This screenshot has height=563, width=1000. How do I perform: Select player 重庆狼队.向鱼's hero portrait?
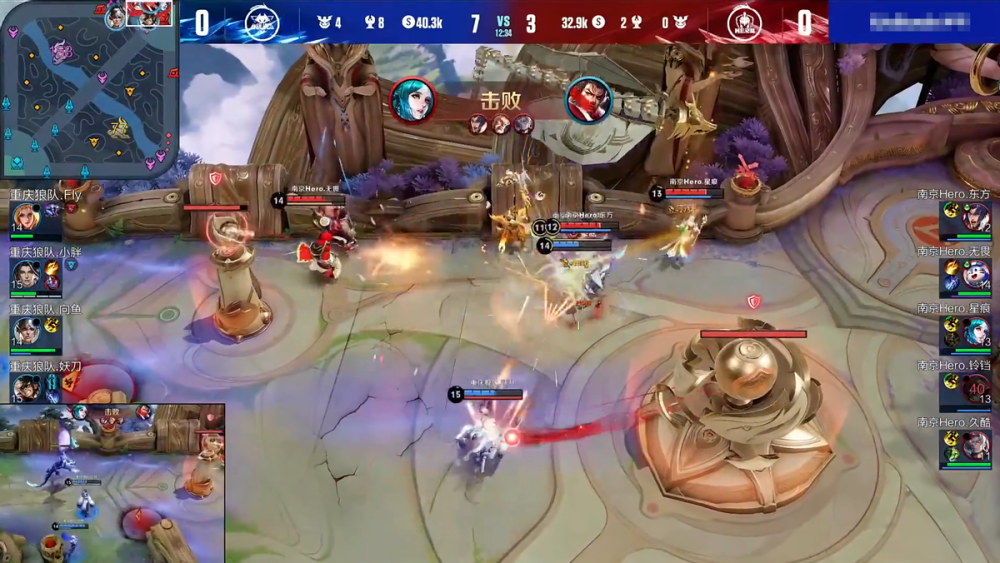click(x=26, y=331)
